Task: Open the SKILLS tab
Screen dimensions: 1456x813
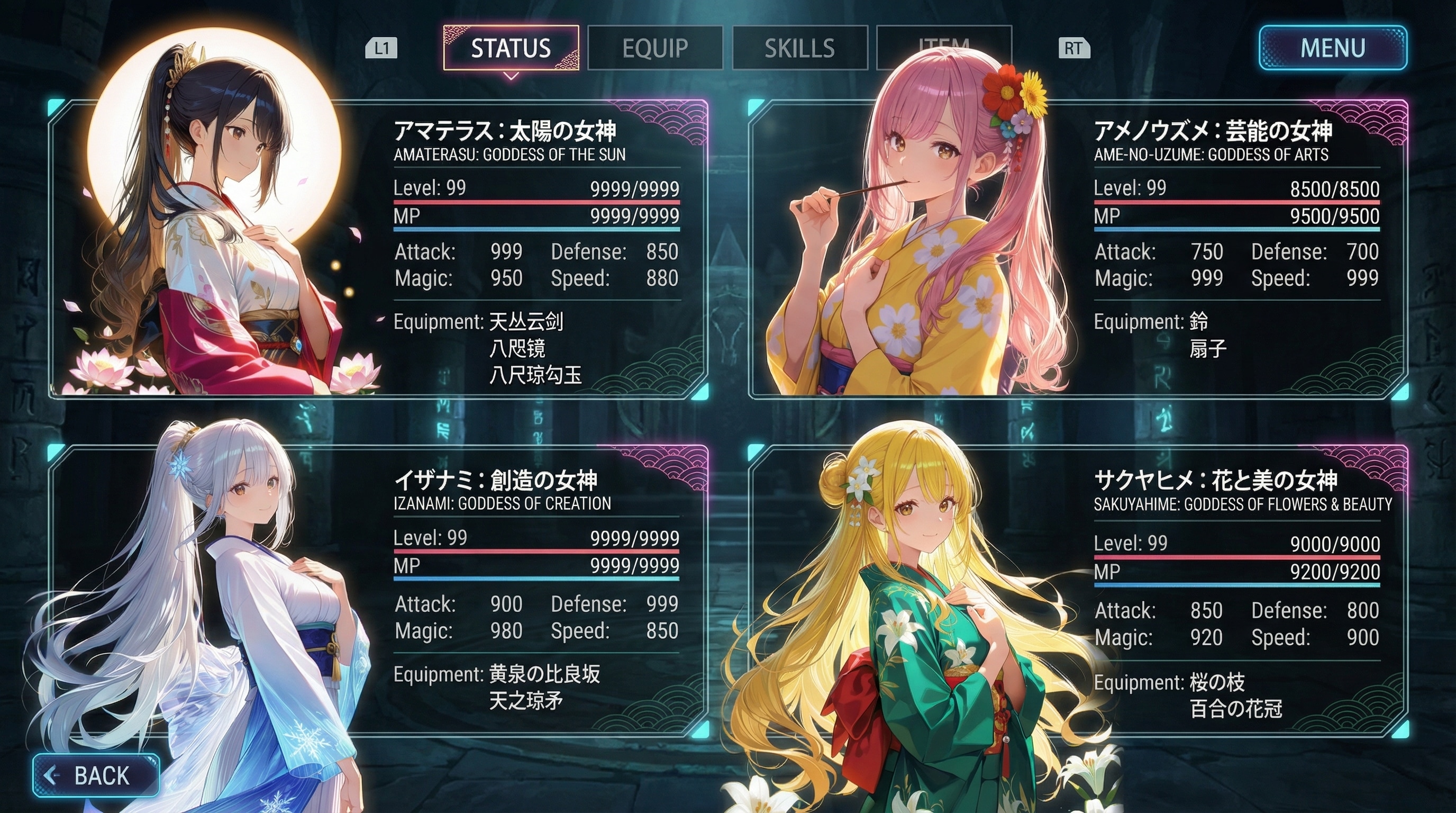Action: [800, 48]
